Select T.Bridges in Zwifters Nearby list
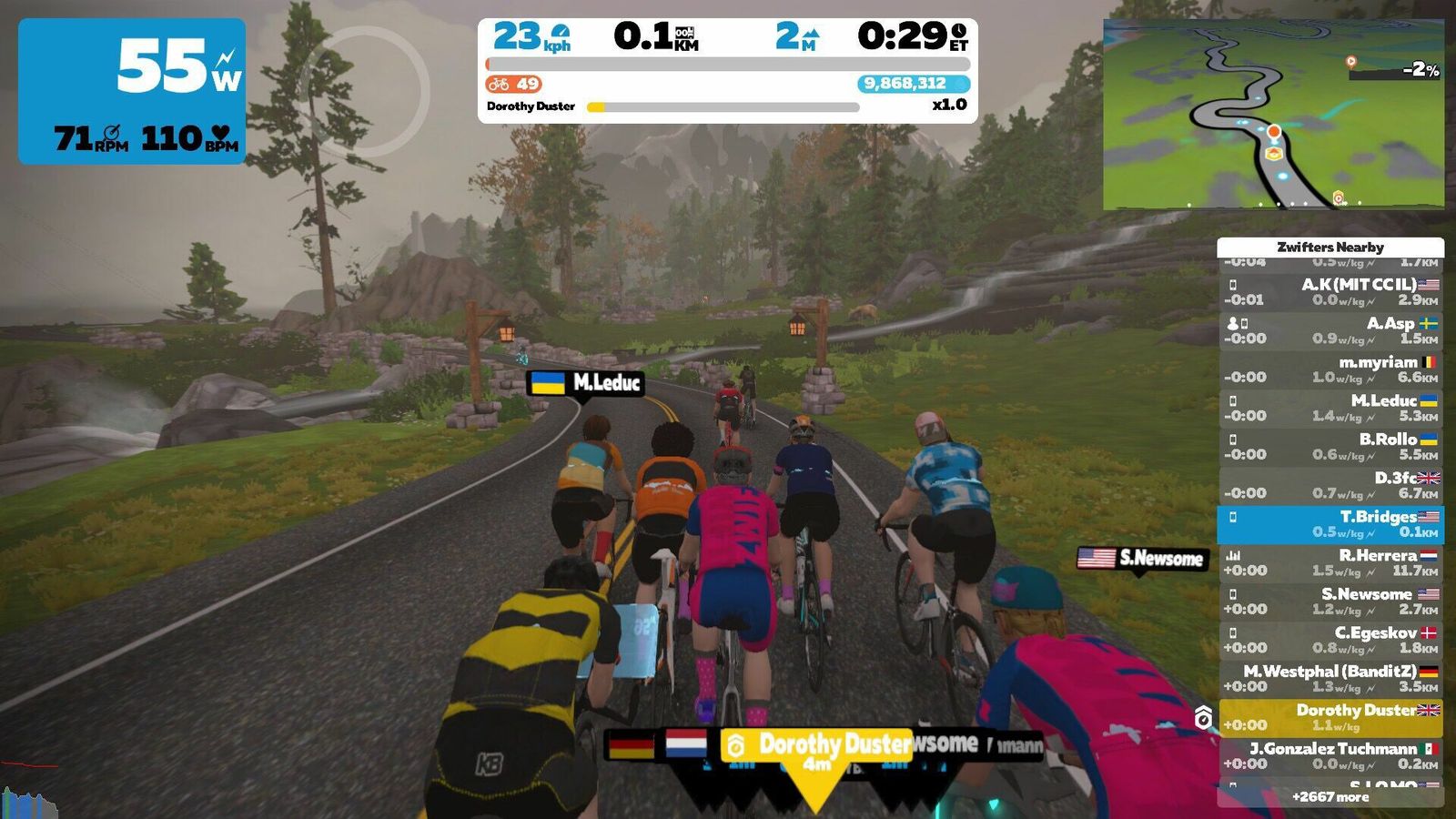The image size is (1456, 819). [x=1330, y=524]
